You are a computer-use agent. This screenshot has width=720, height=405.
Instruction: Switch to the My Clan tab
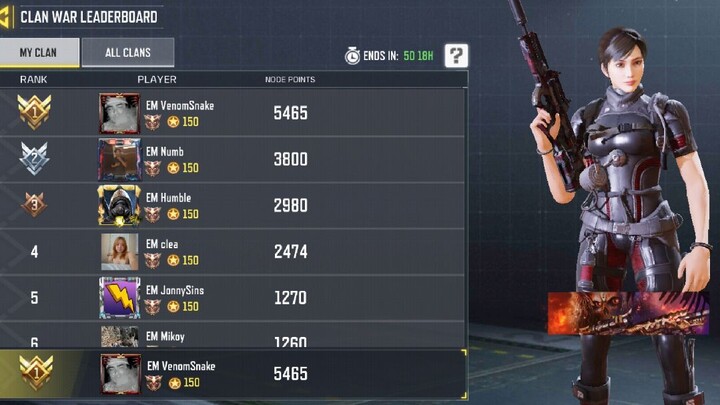38,53
